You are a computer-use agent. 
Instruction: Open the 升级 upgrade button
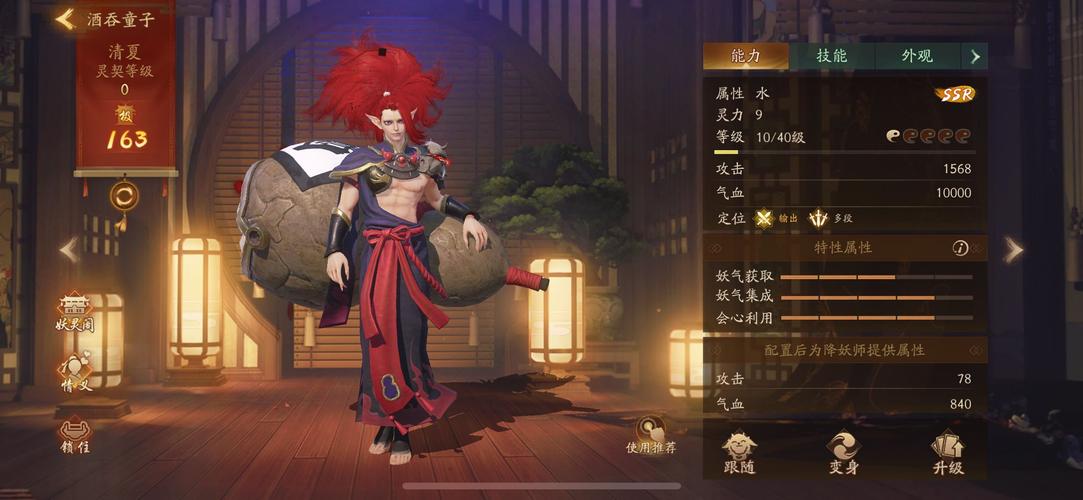(x=947, y=453)
